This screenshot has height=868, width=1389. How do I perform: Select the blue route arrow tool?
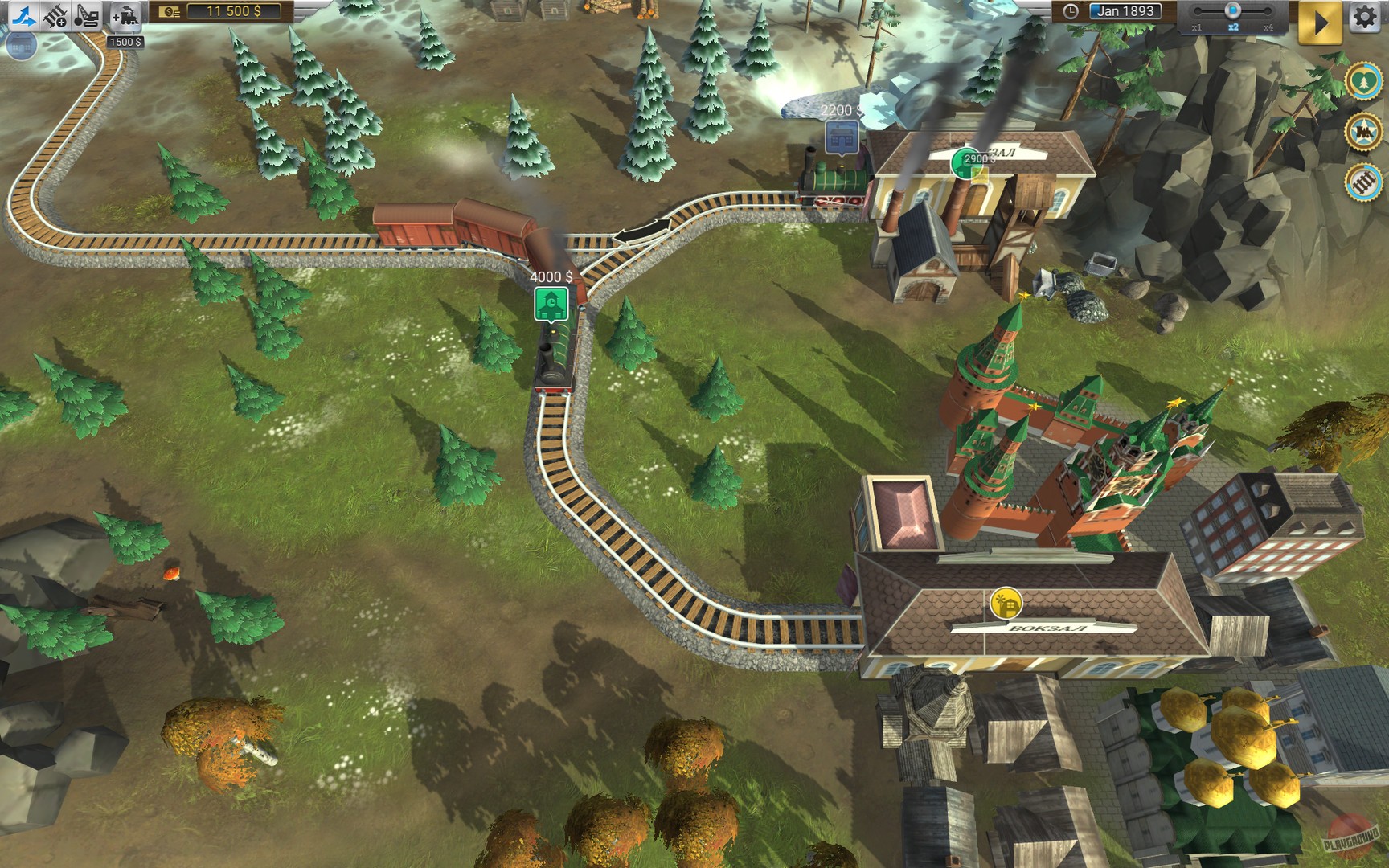(x=24, y=14)
